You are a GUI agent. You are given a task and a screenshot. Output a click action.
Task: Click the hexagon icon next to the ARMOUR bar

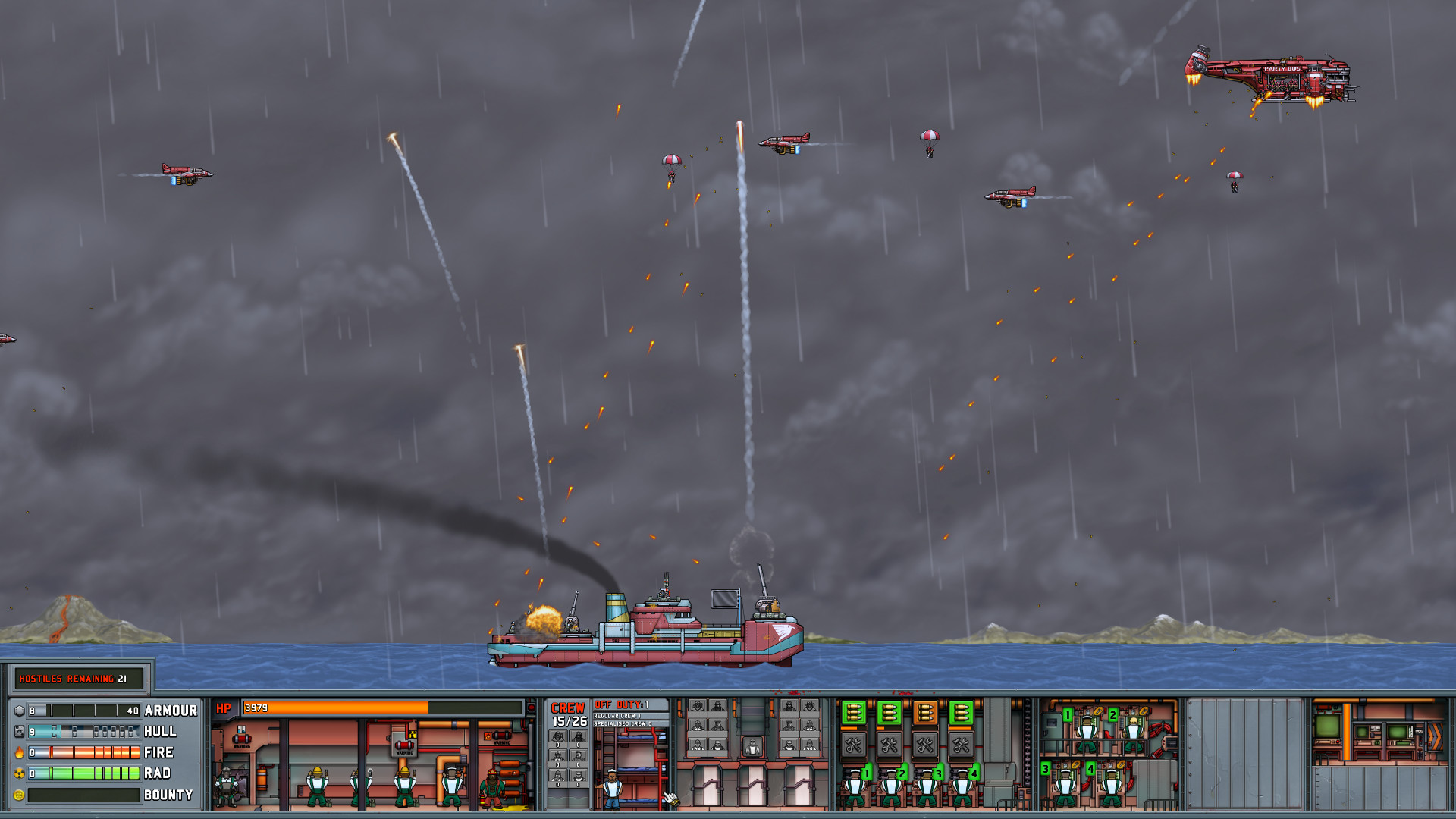(x=19, y=710)
